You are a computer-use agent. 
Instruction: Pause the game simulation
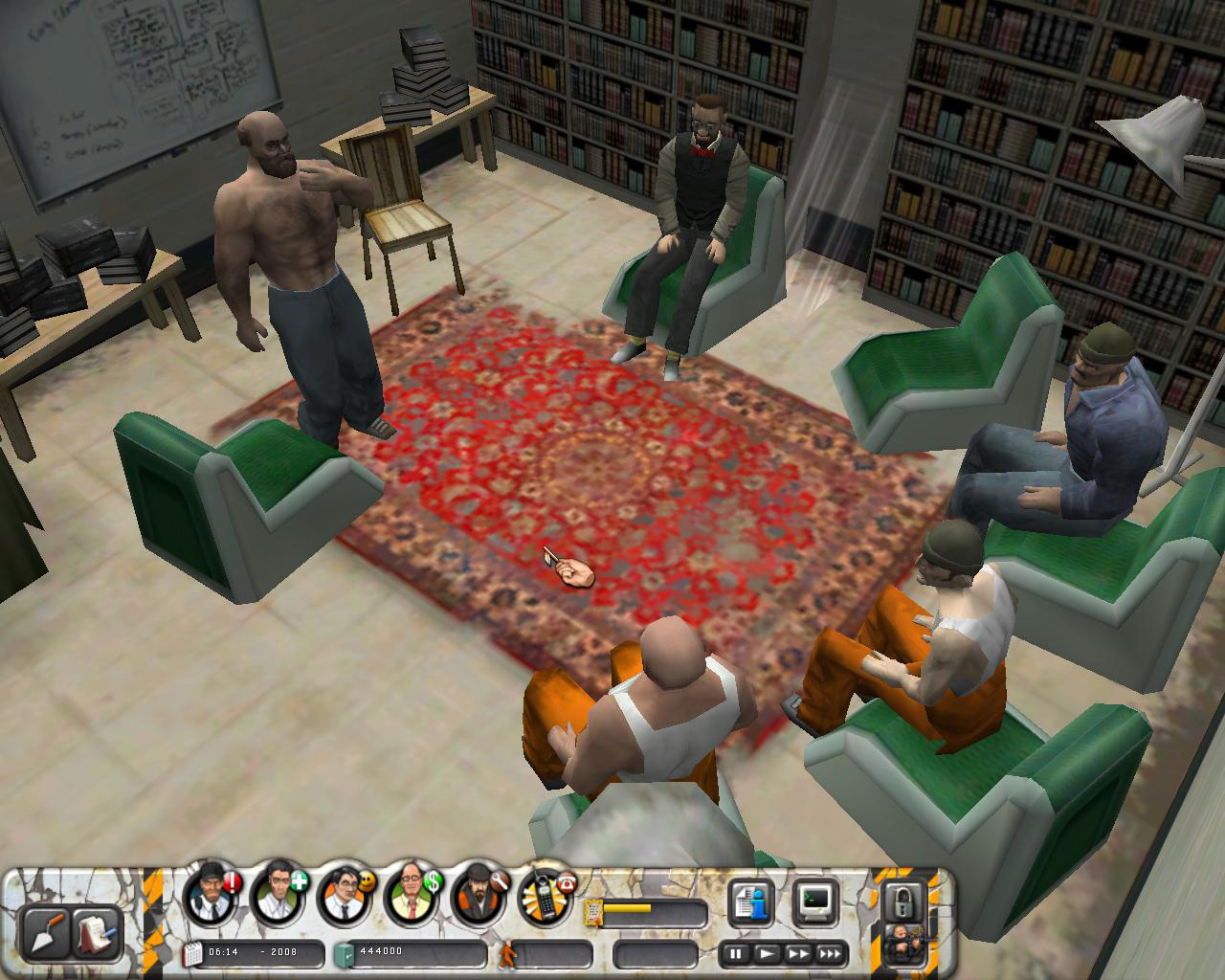coord(735,954)
